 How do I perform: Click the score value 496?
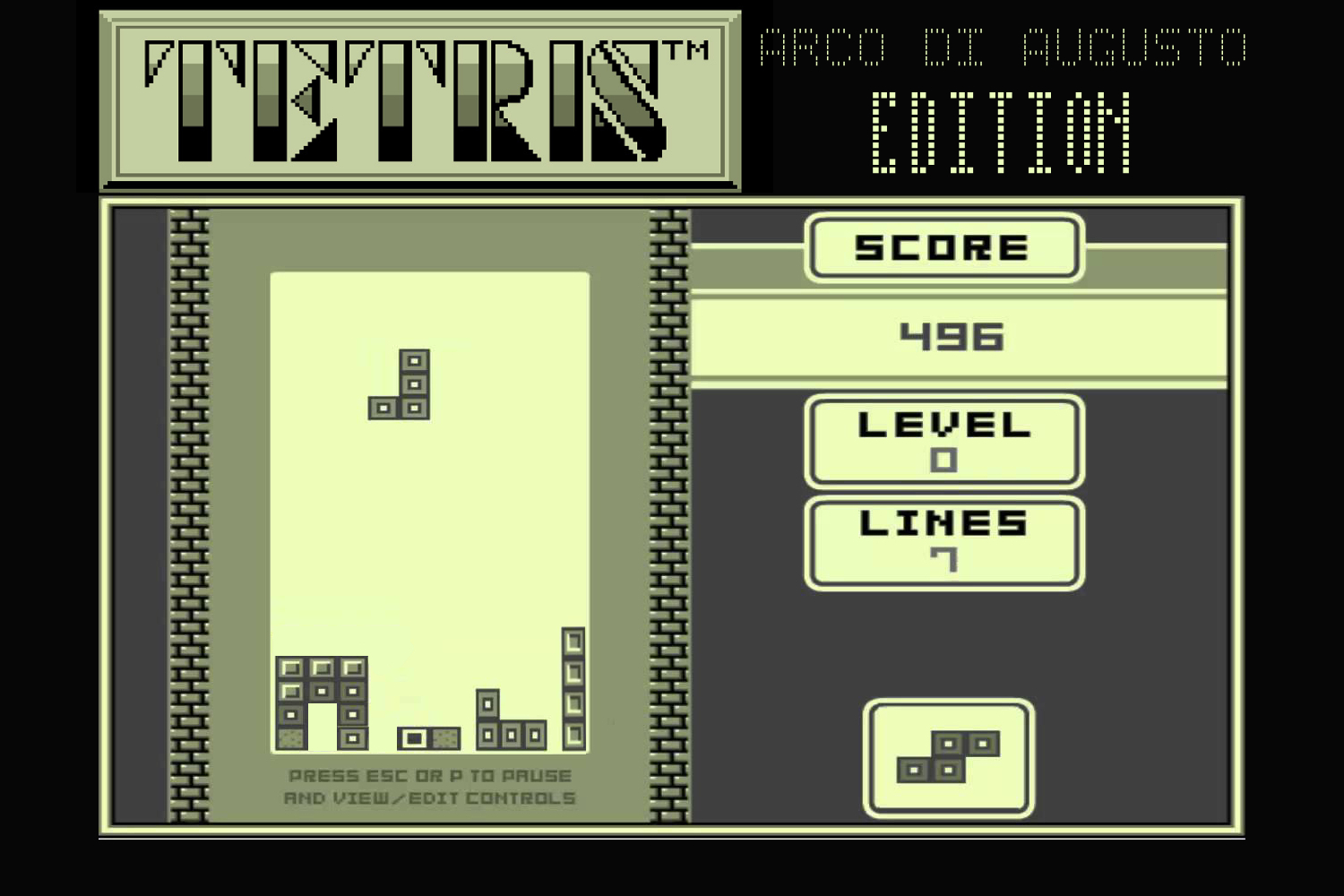coord(952,339)
